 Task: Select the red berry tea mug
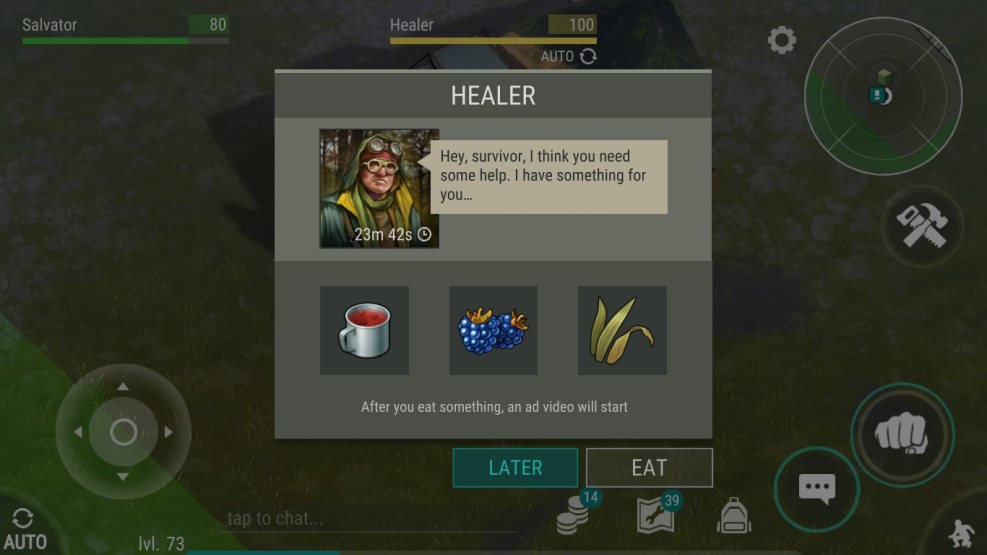tap(364, 330)
